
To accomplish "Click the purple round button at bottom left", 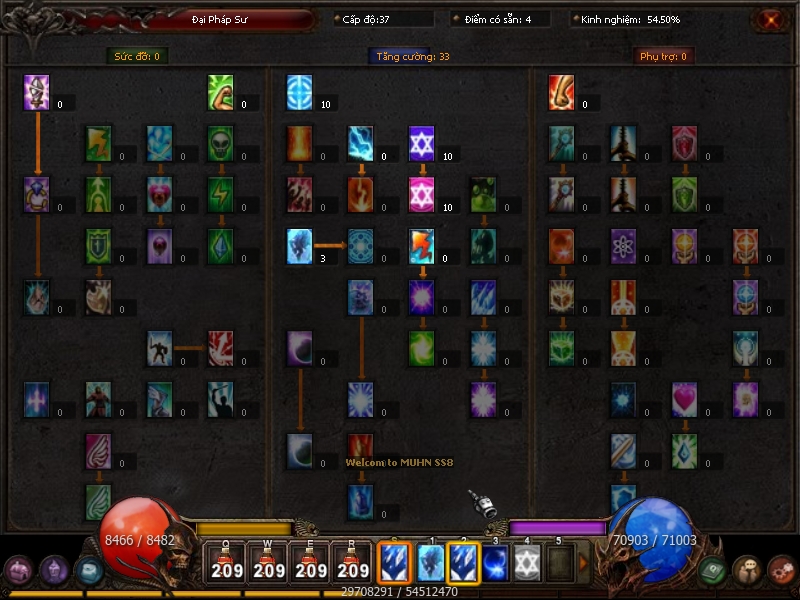I will (x=18, y=570).
